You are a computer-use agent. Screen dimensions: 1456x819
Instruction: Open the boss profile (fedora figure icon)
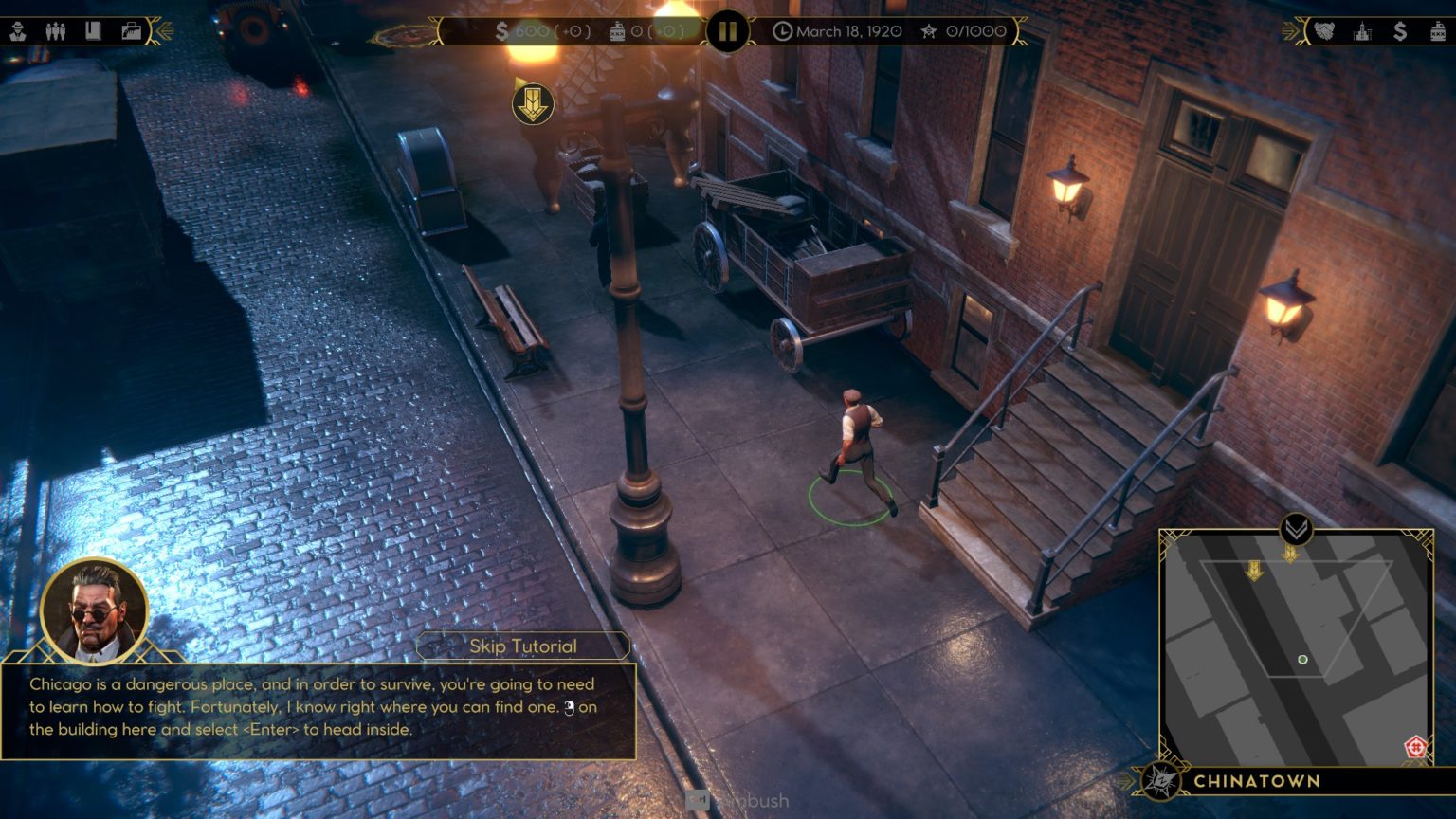(18, 31)
